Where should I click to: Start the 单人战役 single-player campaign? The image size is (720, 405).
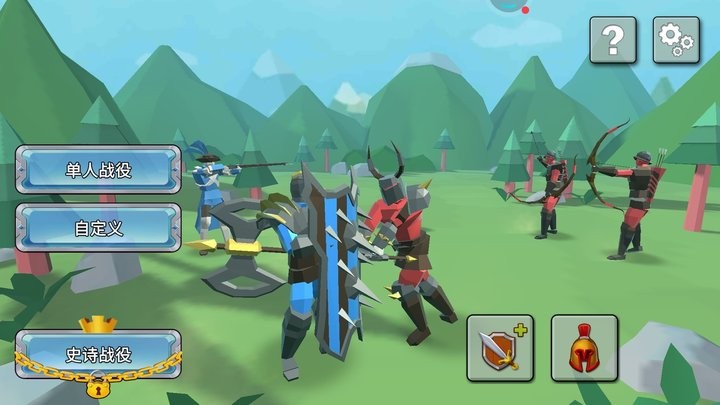98,169
